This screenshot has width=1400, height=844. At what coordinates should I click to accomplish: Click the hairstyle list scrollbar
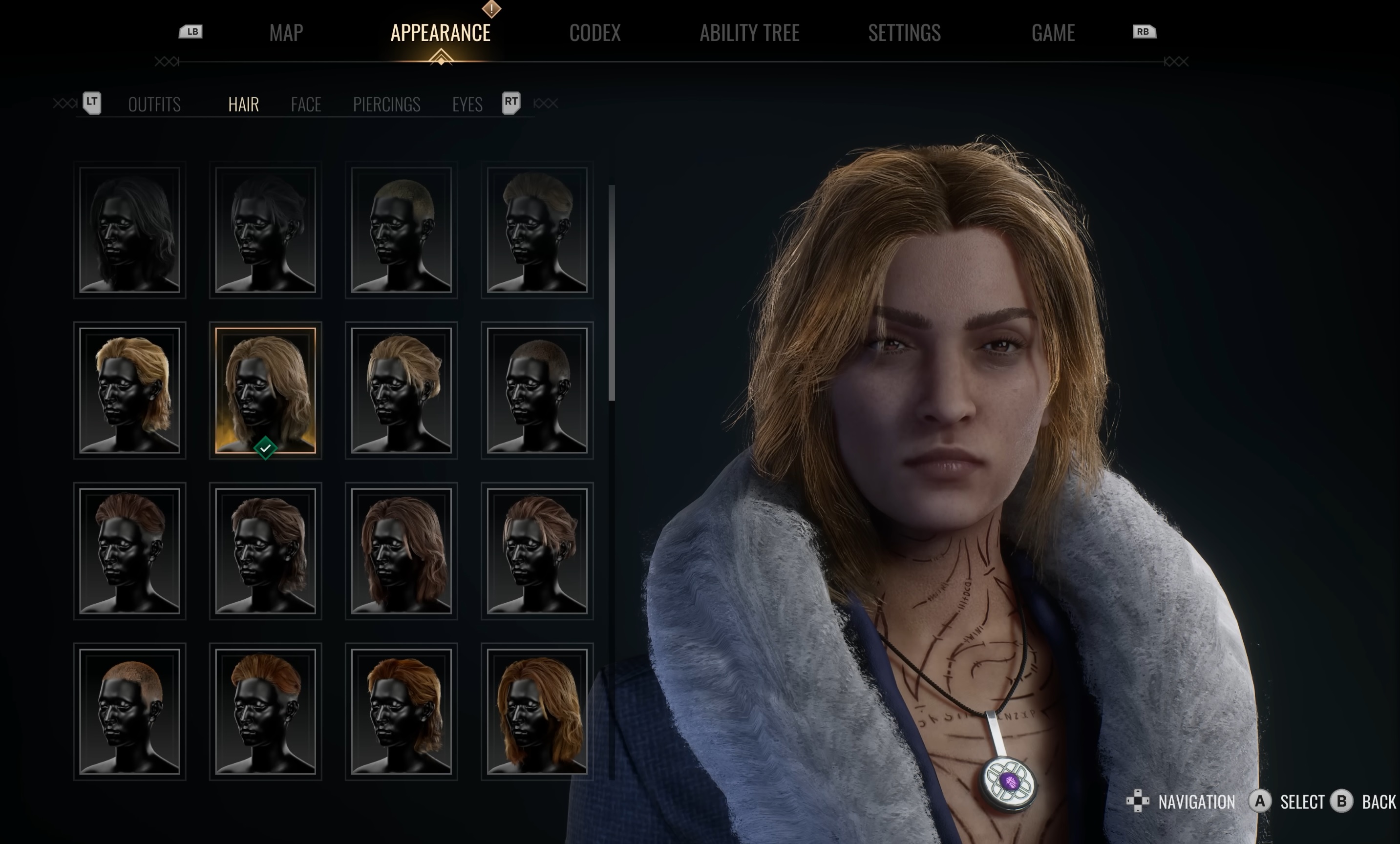click(612, 293)
